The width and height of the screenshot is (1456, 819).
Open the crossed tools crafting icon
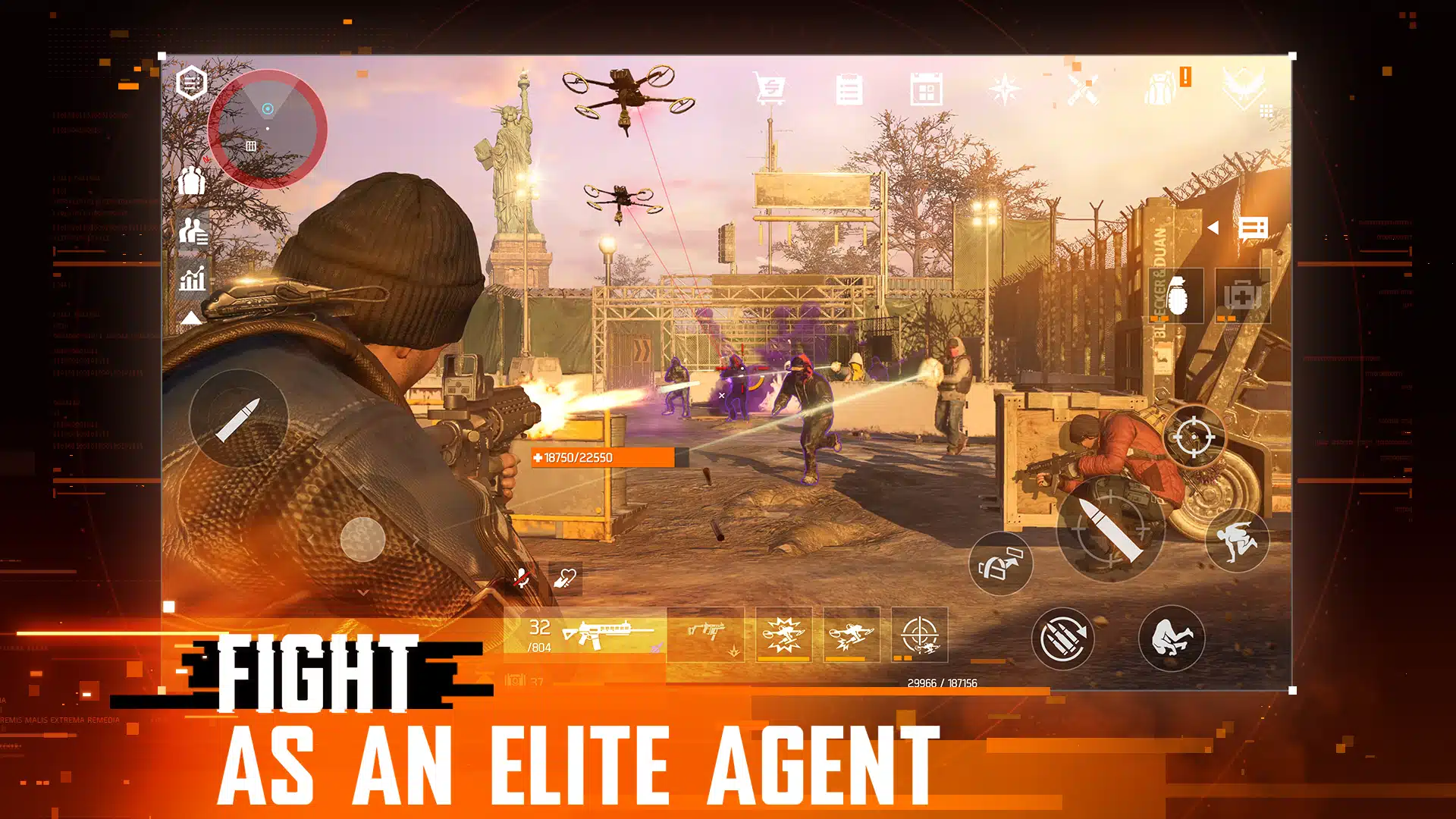[1082, 90]
